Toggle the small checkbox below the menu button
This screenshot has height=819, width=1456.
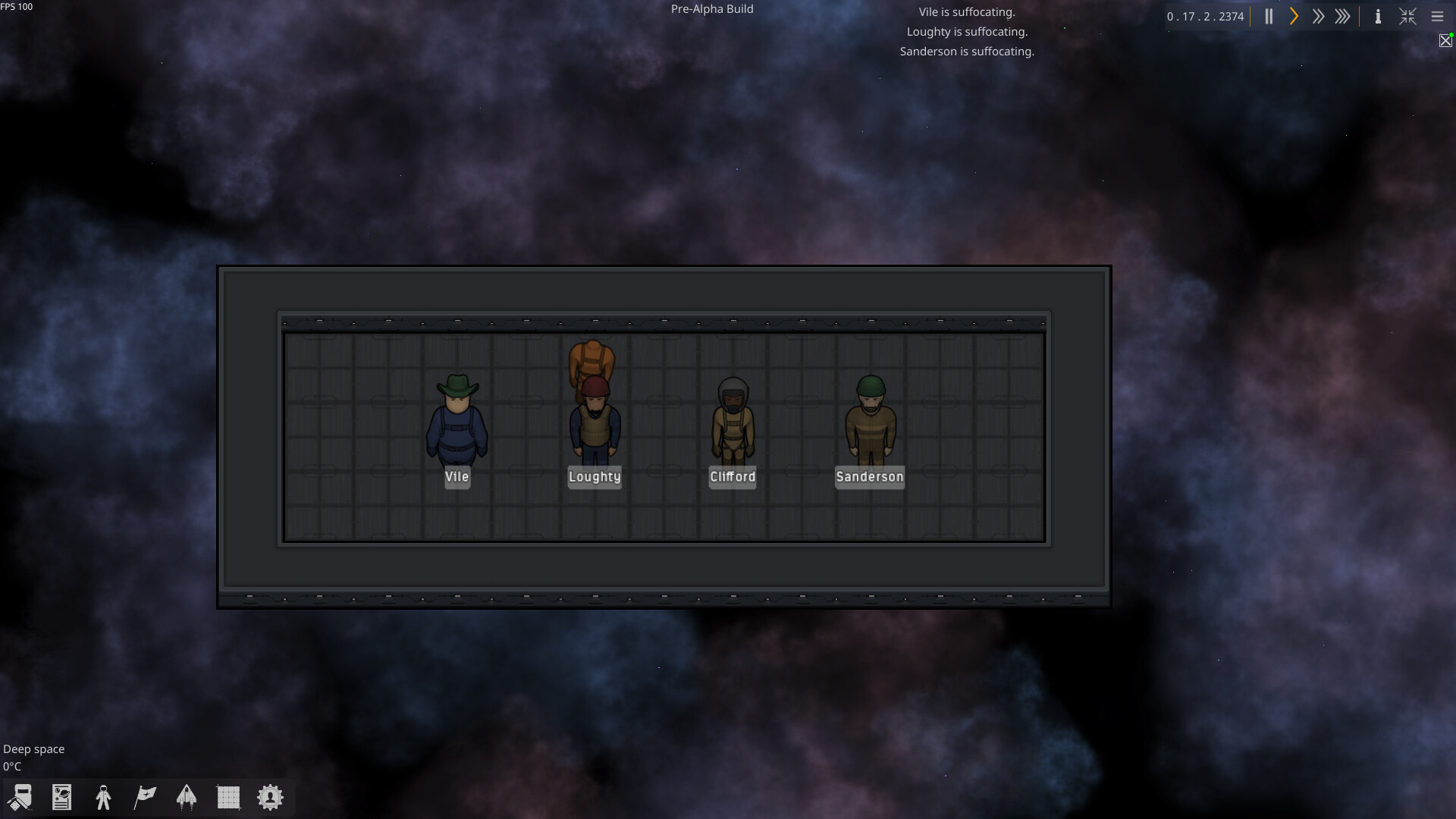[x=1446, y=40]
